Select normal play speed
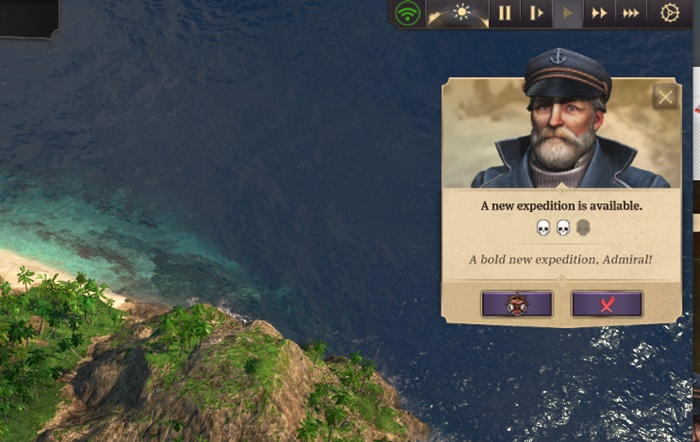Viewport: 700px width, 442px height. [x=568, y=13]
